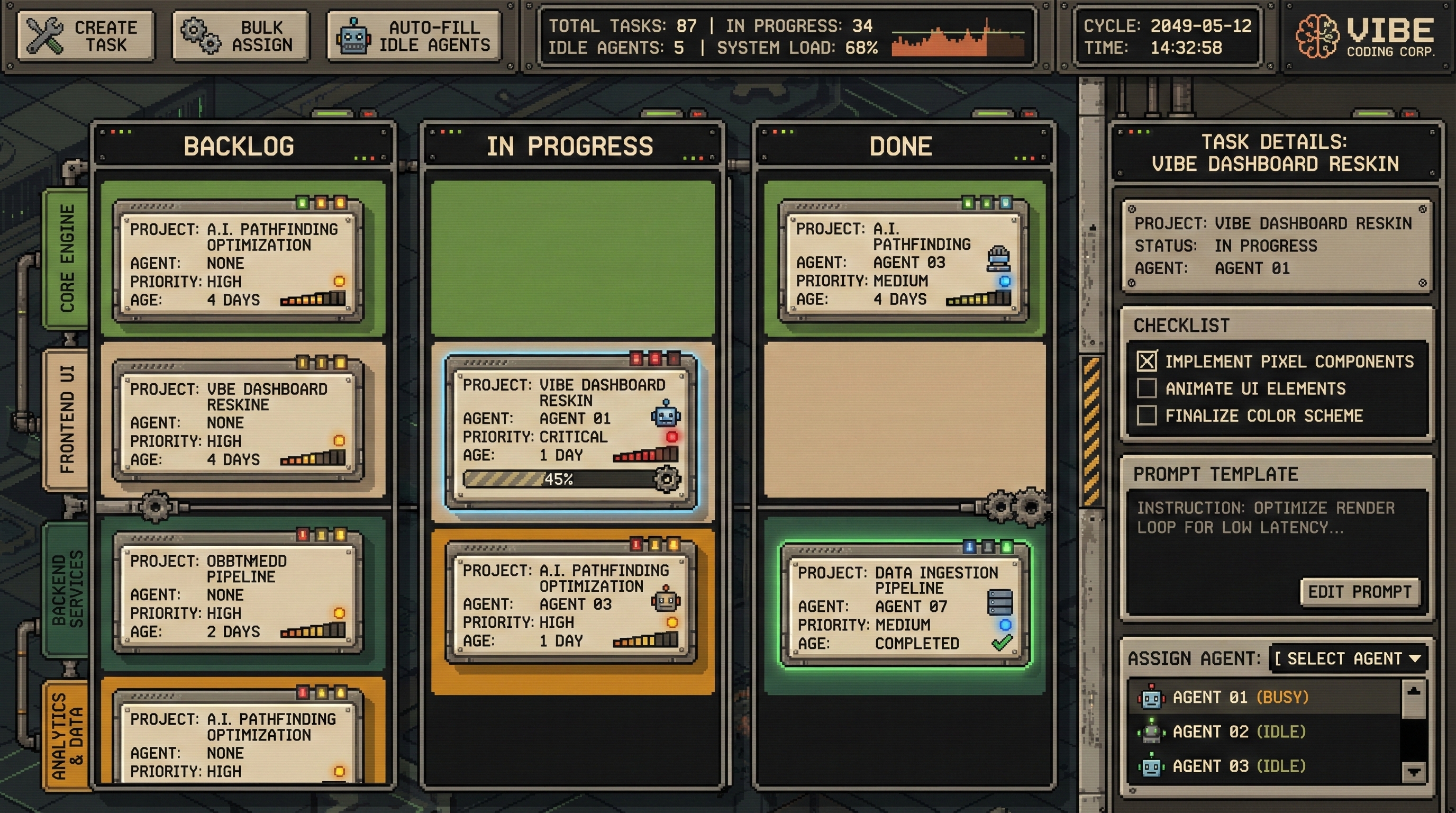Tick the Finalize Color Scheme checkbox
1456x813 pixels.
1147,415
